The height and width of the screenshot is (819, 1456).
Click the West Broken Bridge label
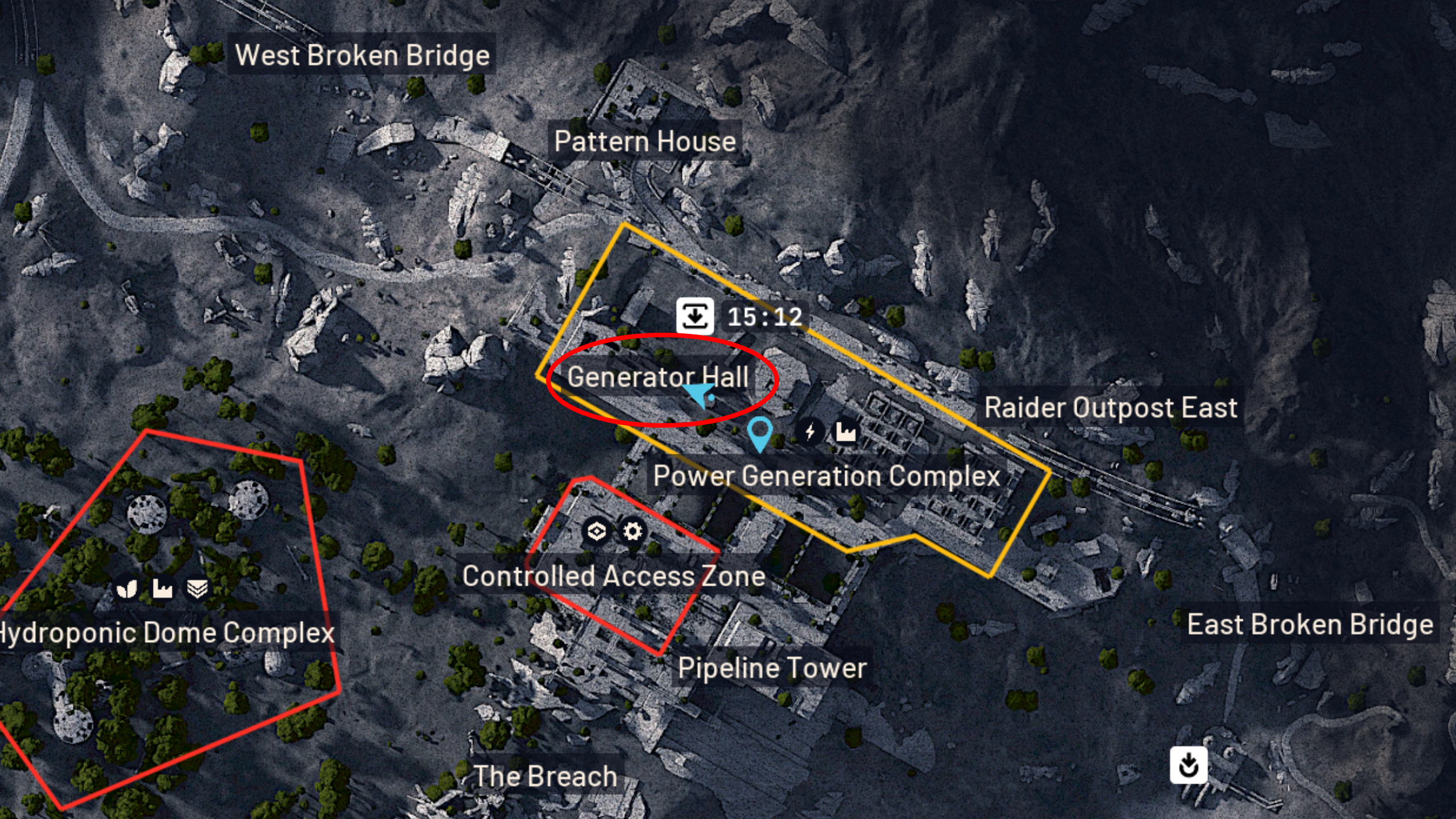click(x=363, y=55)
